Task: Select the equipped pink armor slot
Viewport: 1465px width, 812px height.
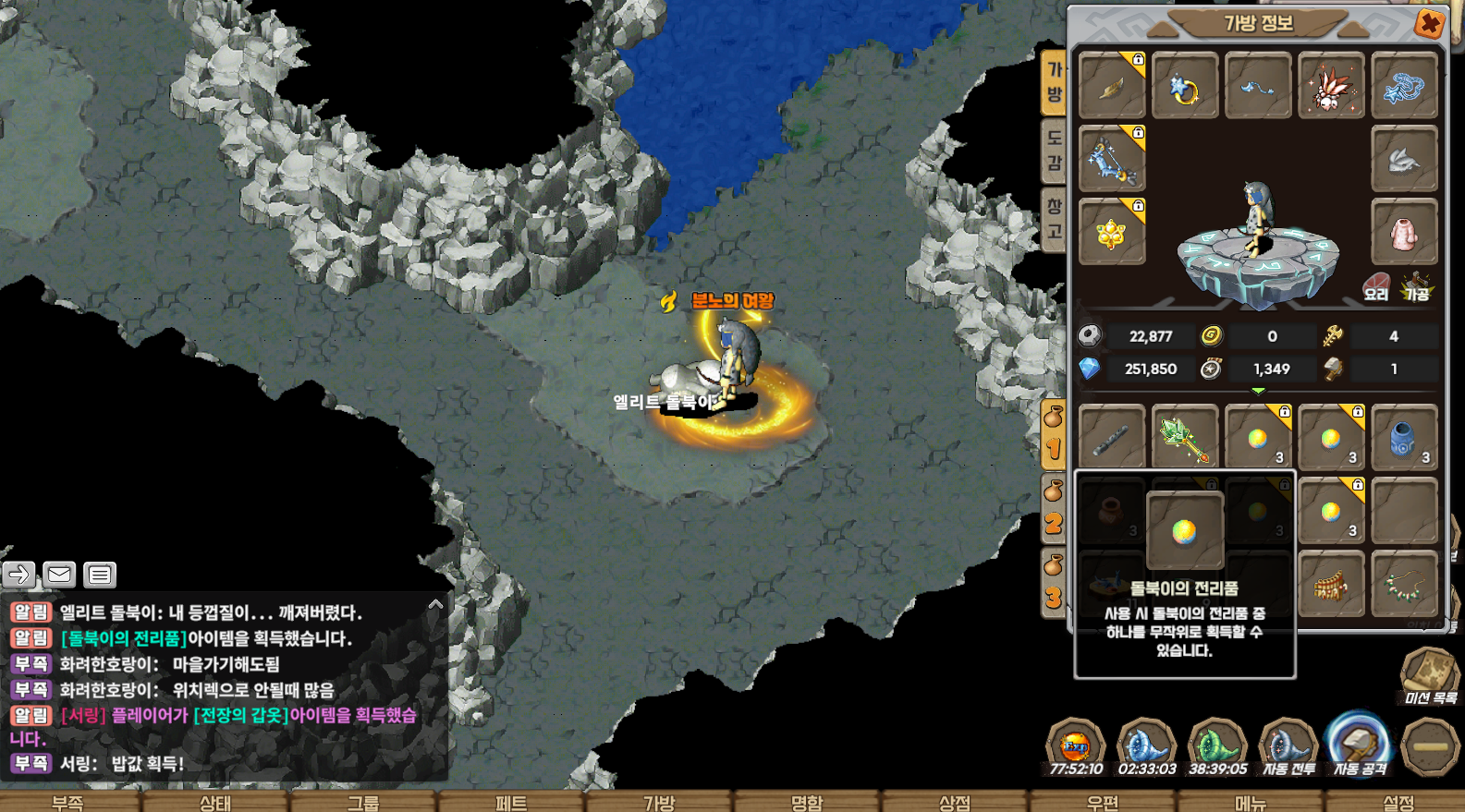Action: tap(1404, 232)
